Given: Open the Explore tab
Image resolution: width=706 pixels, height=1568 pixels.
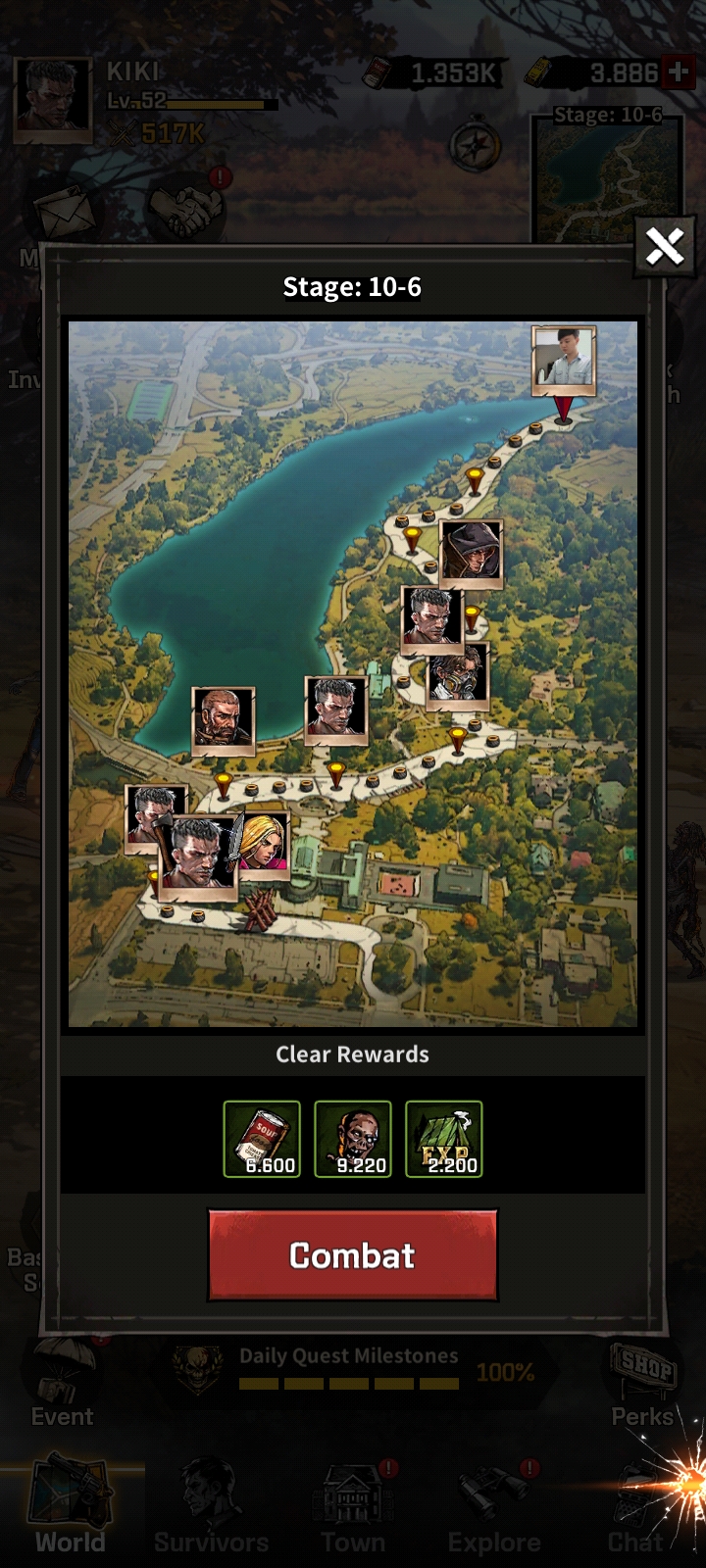Looking at the screenshot, I should click(494, 1509).
